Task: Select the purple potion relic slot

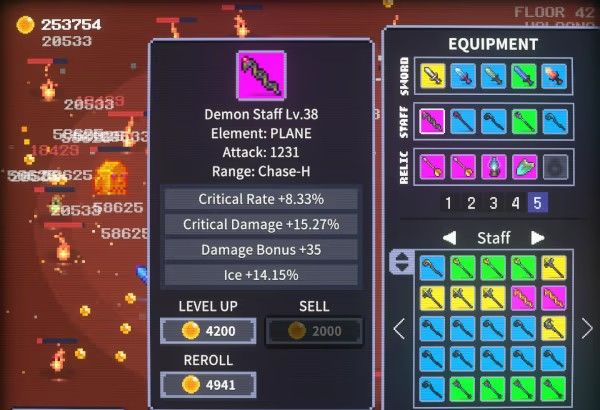Action: tap(493, 166)
